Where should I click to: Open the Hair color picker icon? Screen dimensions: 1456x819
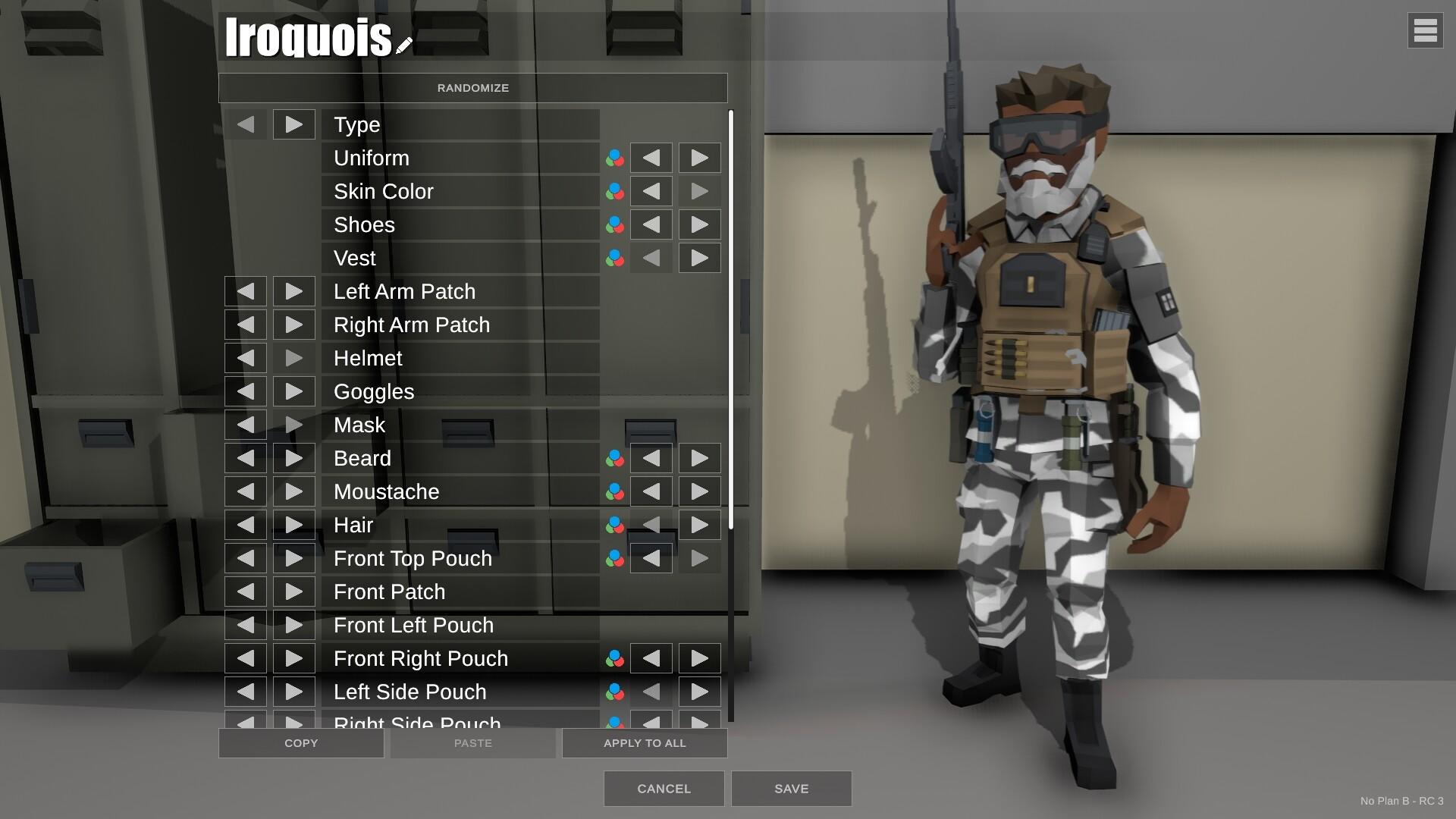pyautogui.click(x=614, y=524)
